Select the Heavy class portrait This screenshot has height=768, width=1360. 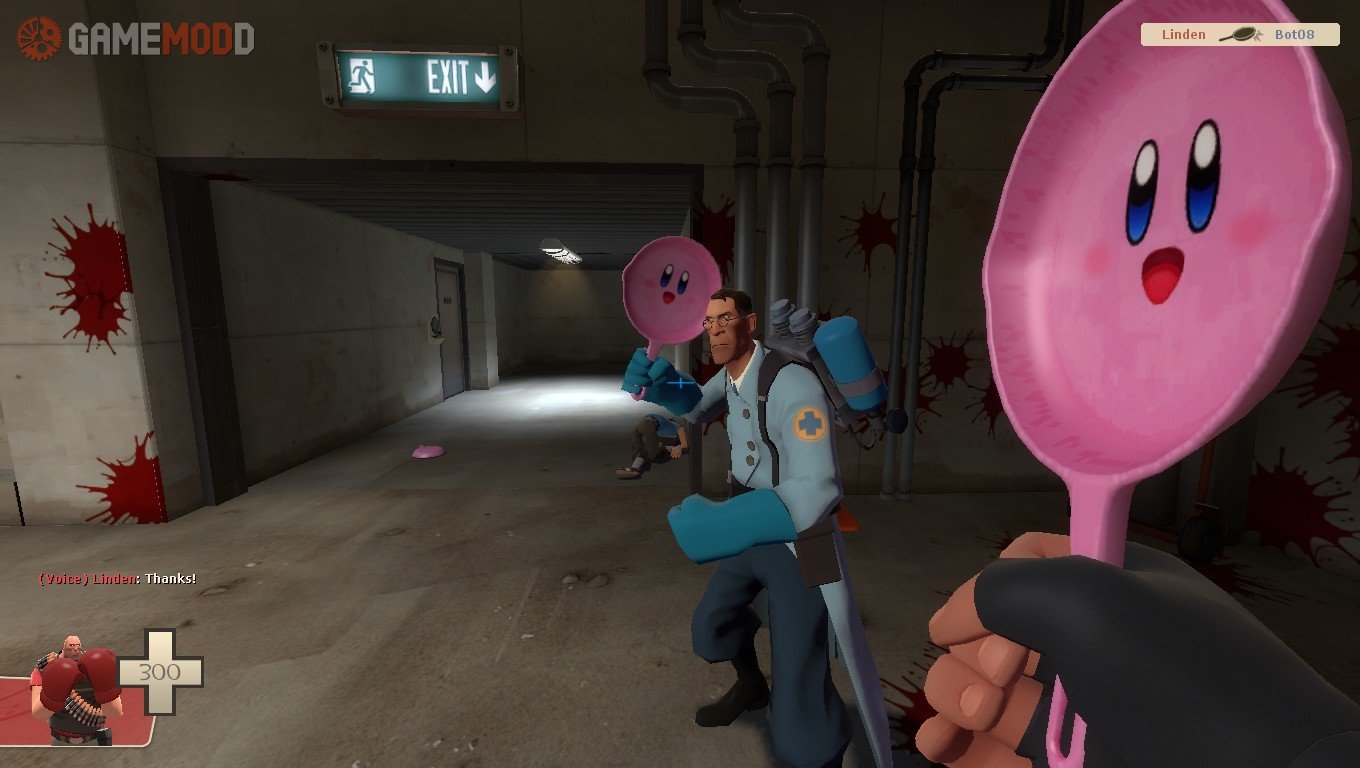[75, 688]
